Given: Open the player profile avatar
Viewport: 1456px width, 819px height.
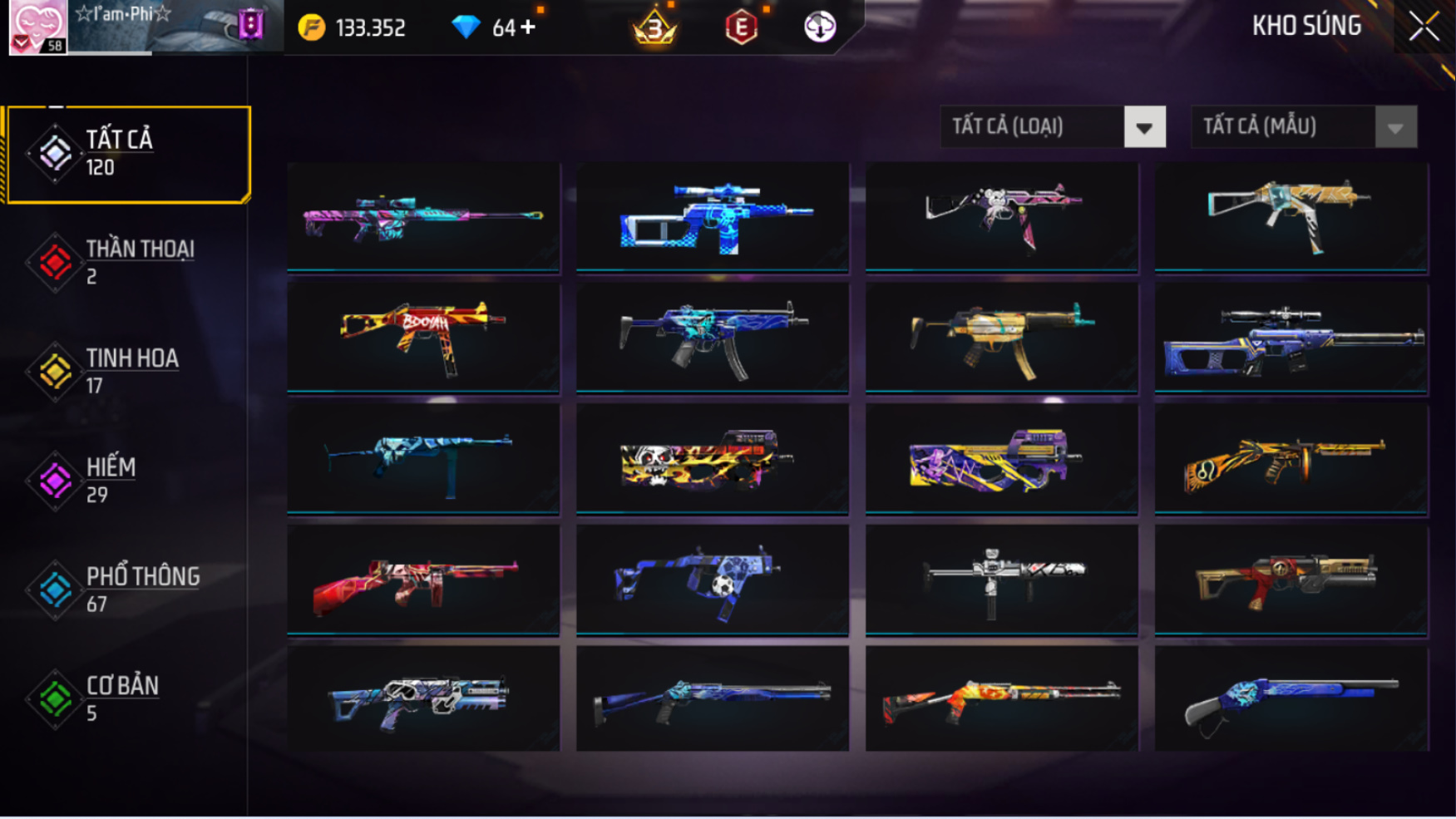Looking at the screenshot, I should click(37, 27).
